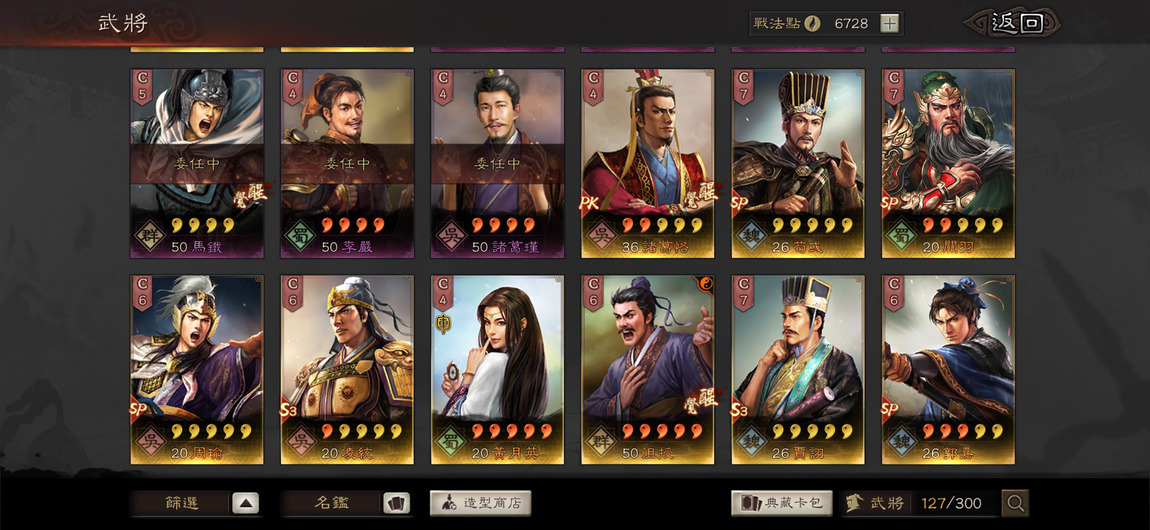Open the 諸葛恪 PK general card
The image size is (1150, 530).
647,163
